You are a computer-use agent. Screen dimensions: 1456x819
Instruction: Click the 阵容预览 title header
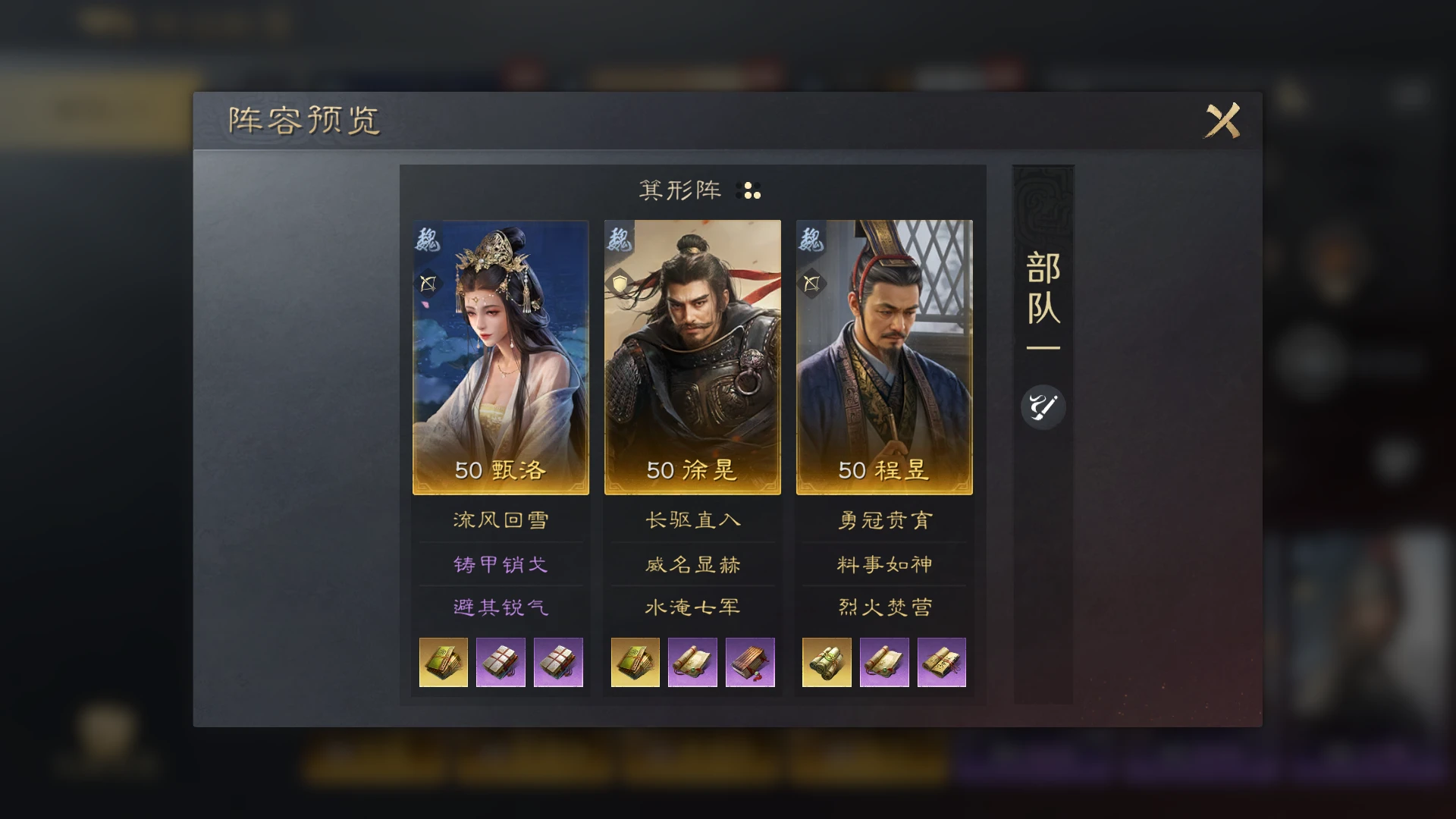click(x=303, y=118)
